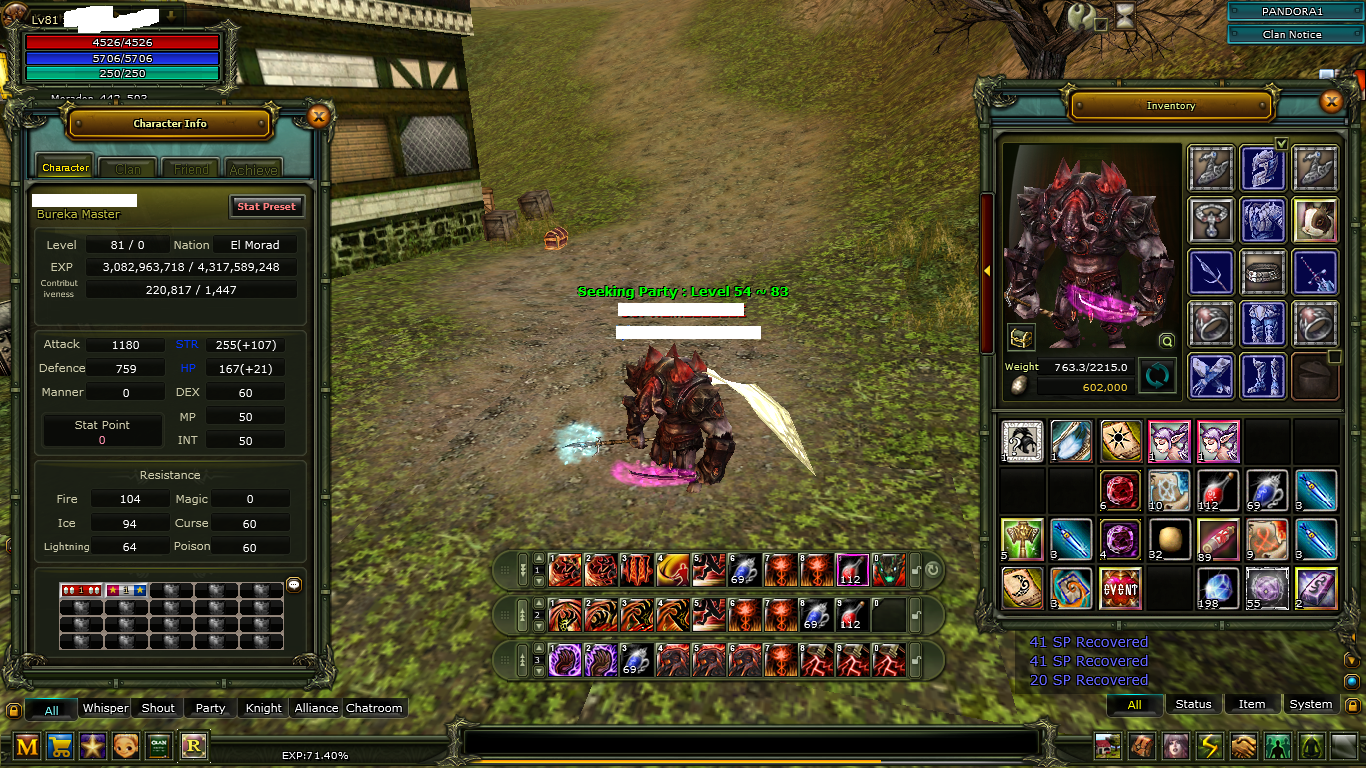Close the Character Info window
The width and height of the screenshot is (1366, 768).
coord(318,117)
